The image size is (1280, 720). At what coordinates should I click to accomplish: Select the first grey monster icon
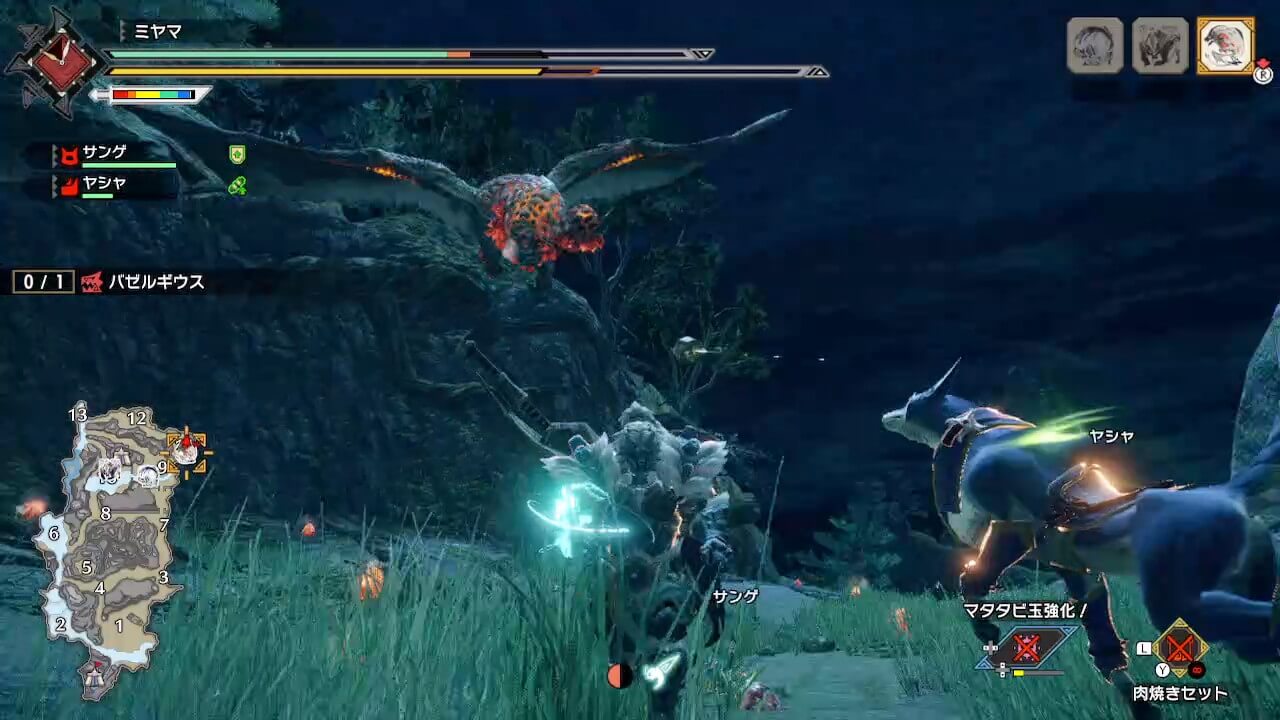1095,45
